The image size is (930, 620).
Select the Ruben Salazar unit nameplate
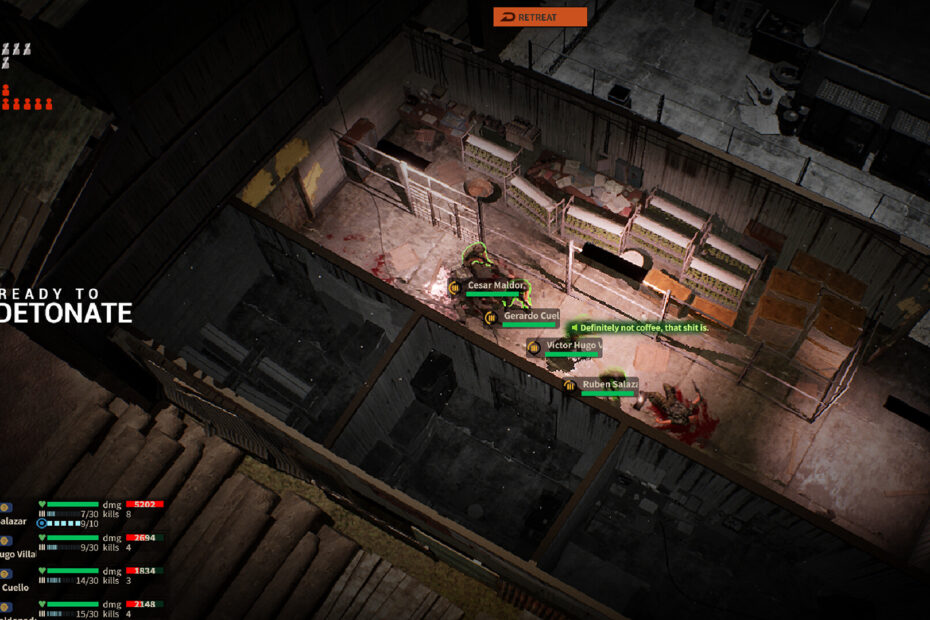[x=608, y=384]
